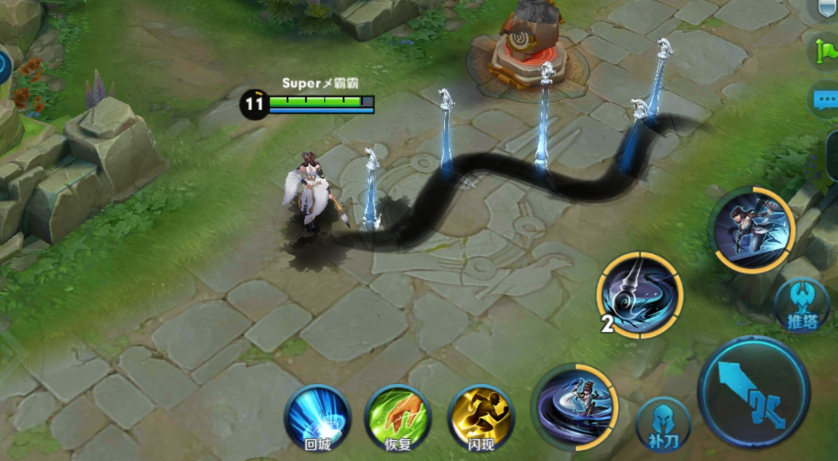The width and height of the screenshot is (838, 461).
Task: Click the green flag signal icon
Action: [x=827, y=50]
